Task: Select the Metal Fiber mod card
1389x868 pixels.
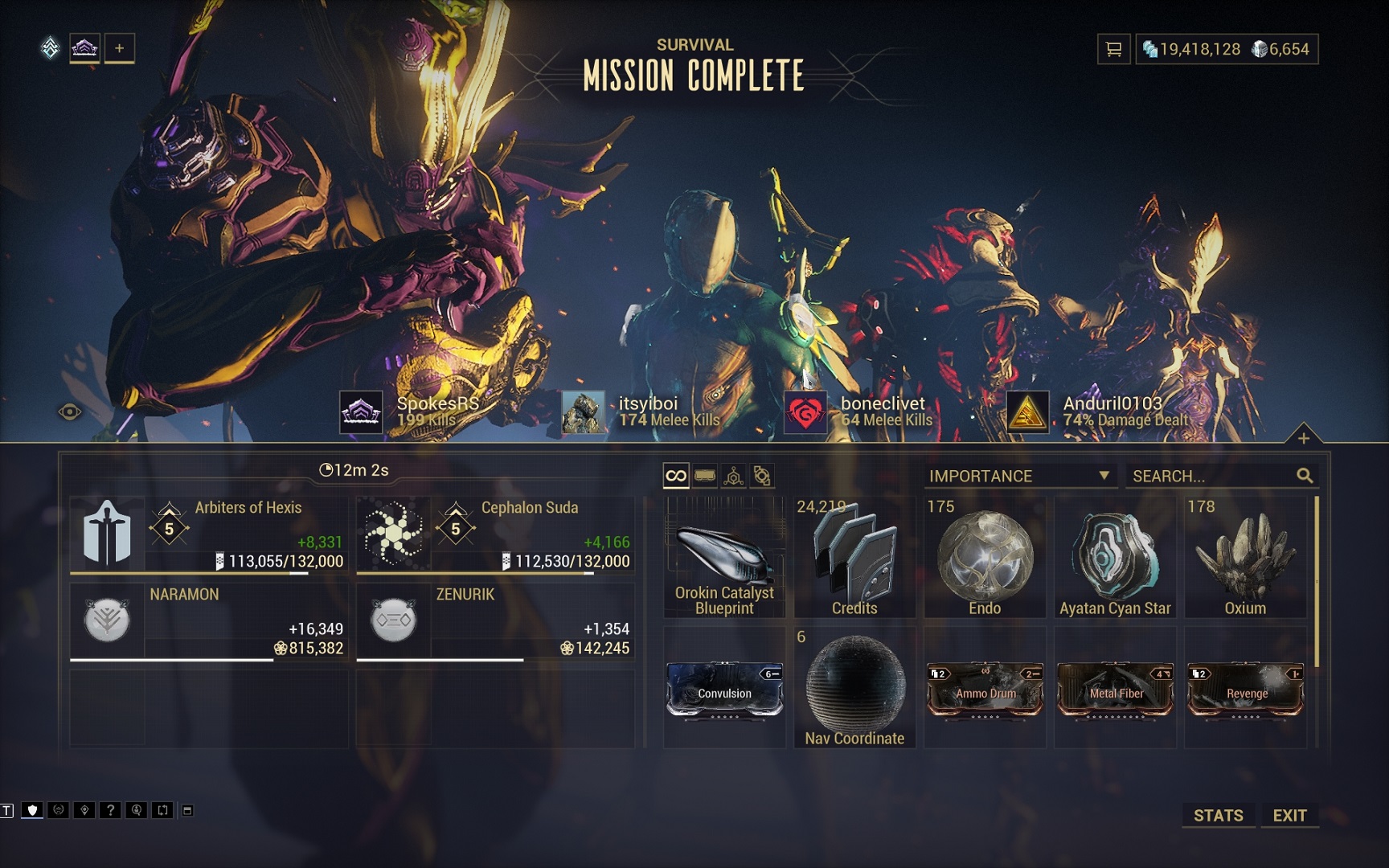Action: 1116,690
